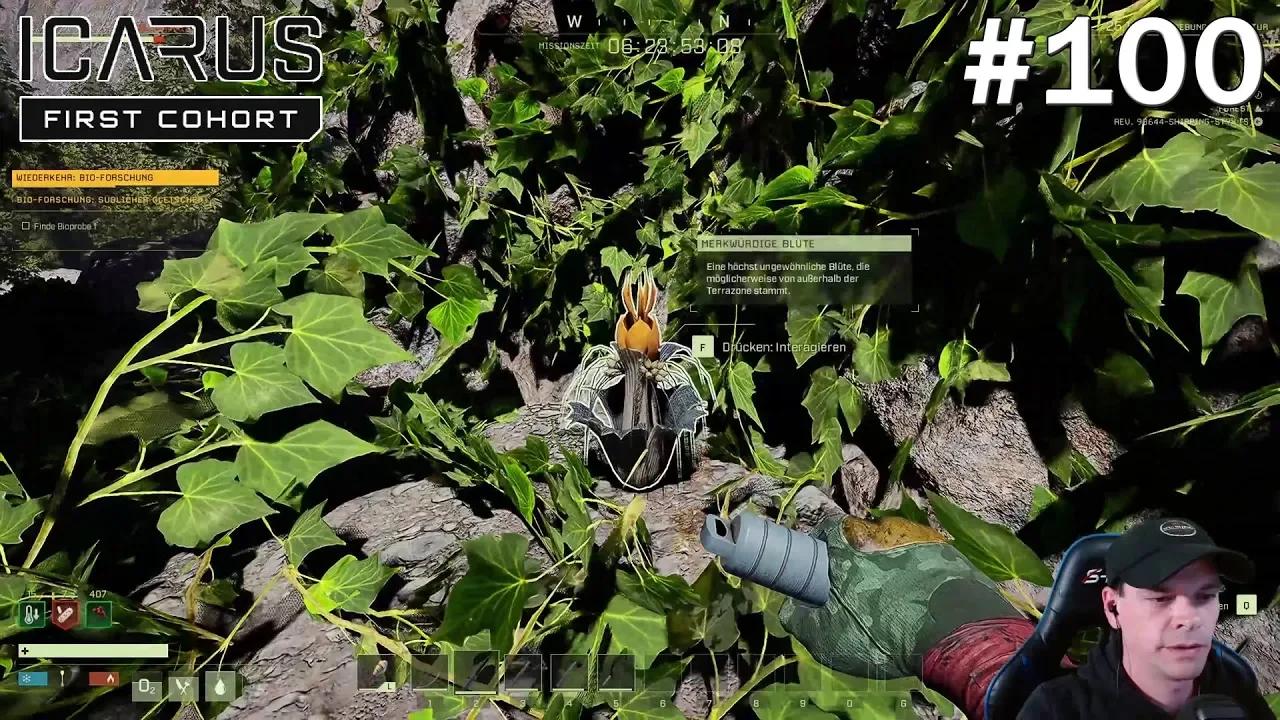Pick the item in hotbar slot 5
Image resolution: width=1280 pixels, height=720 pixels.
617,672
